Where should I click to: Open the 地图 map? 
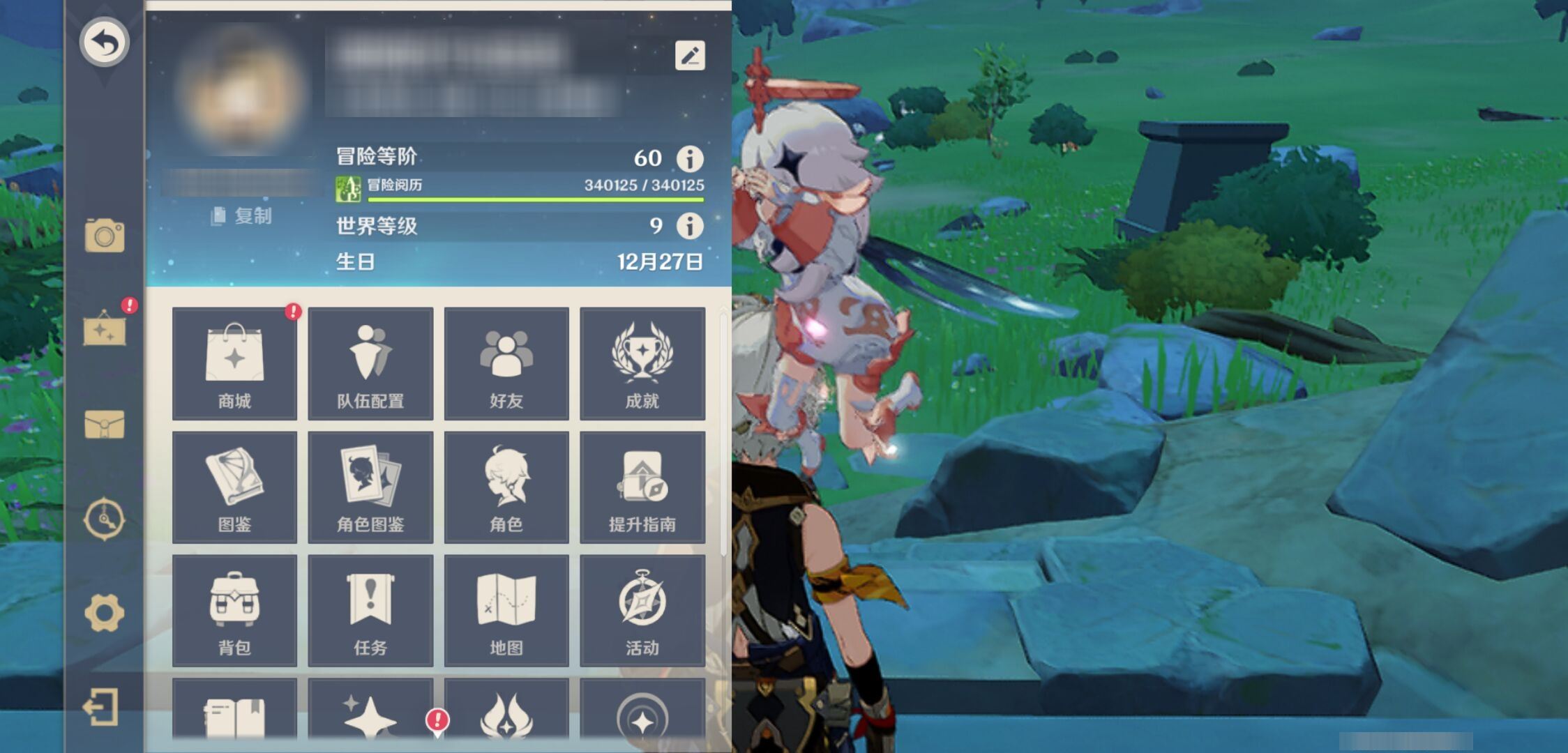[506, 611]
